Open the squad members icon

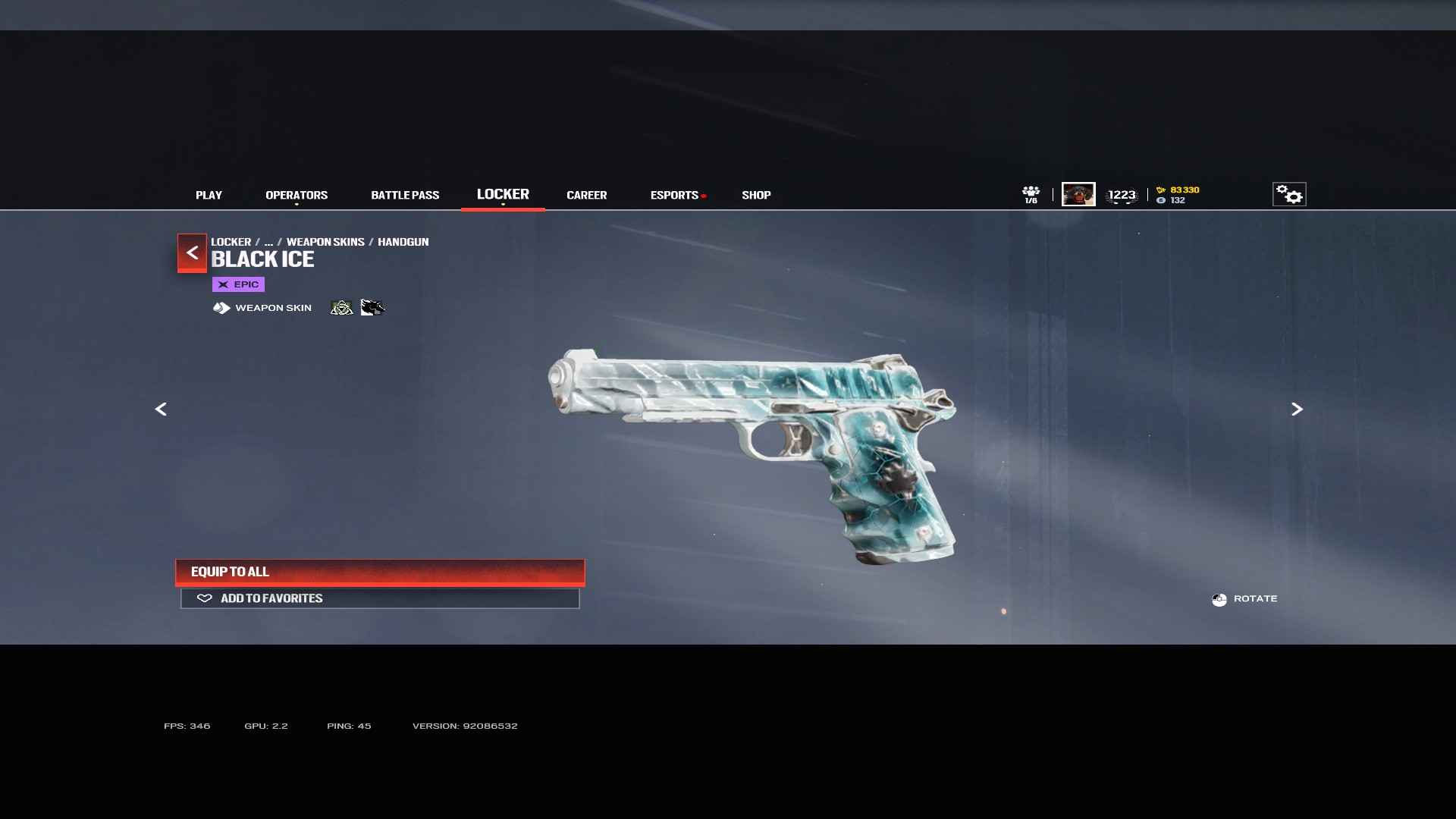pyautogui.click(x=1031, y=194)
